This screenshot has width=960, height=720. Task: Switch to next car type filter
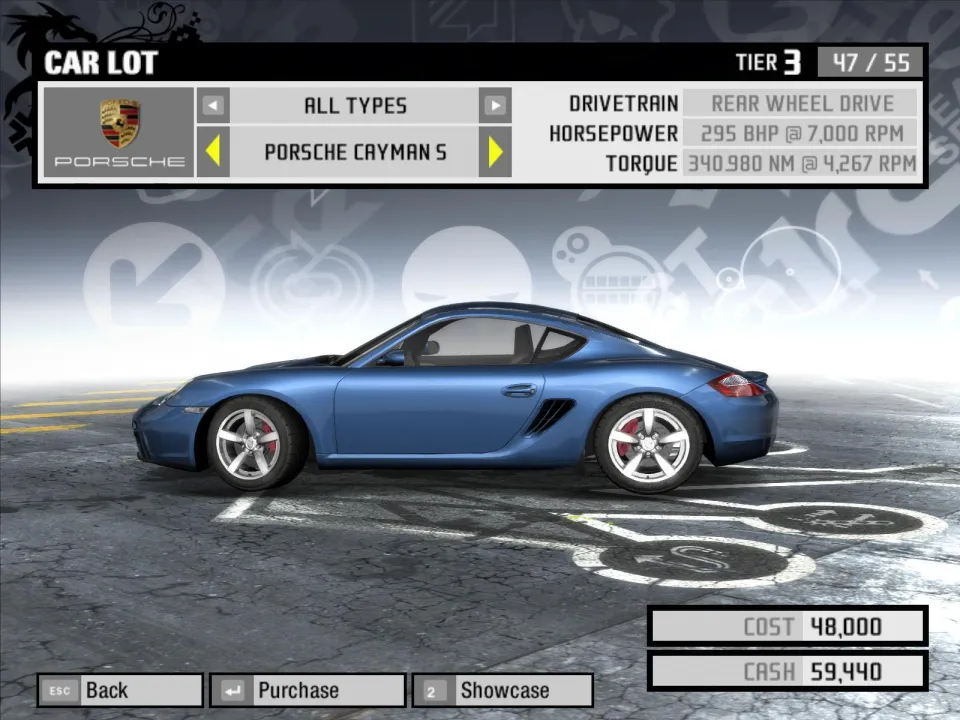point(495,105)
